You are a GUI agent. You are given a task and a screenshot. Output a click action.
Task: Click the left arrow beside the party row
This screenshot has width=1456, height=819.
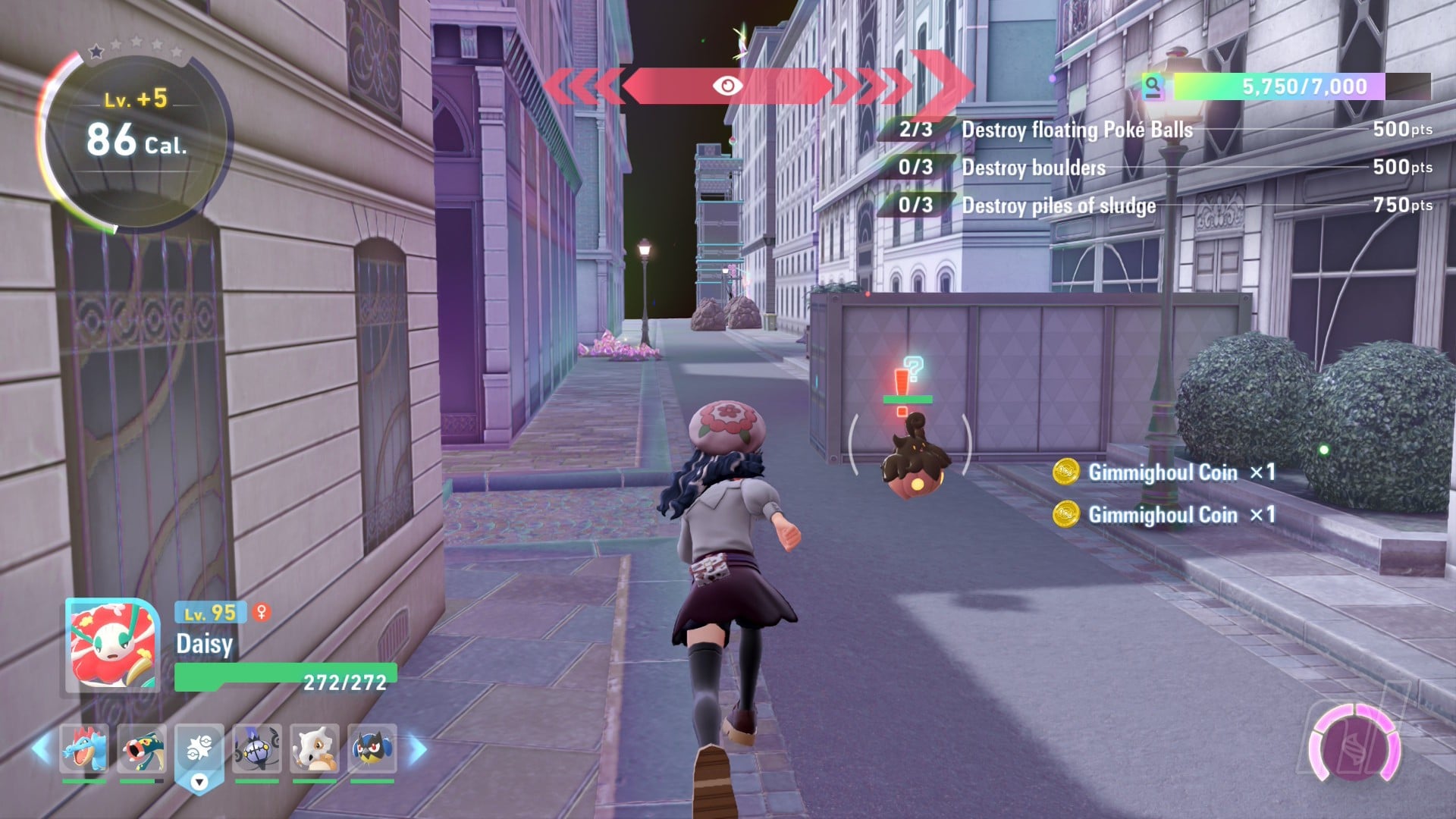(42, 749)
